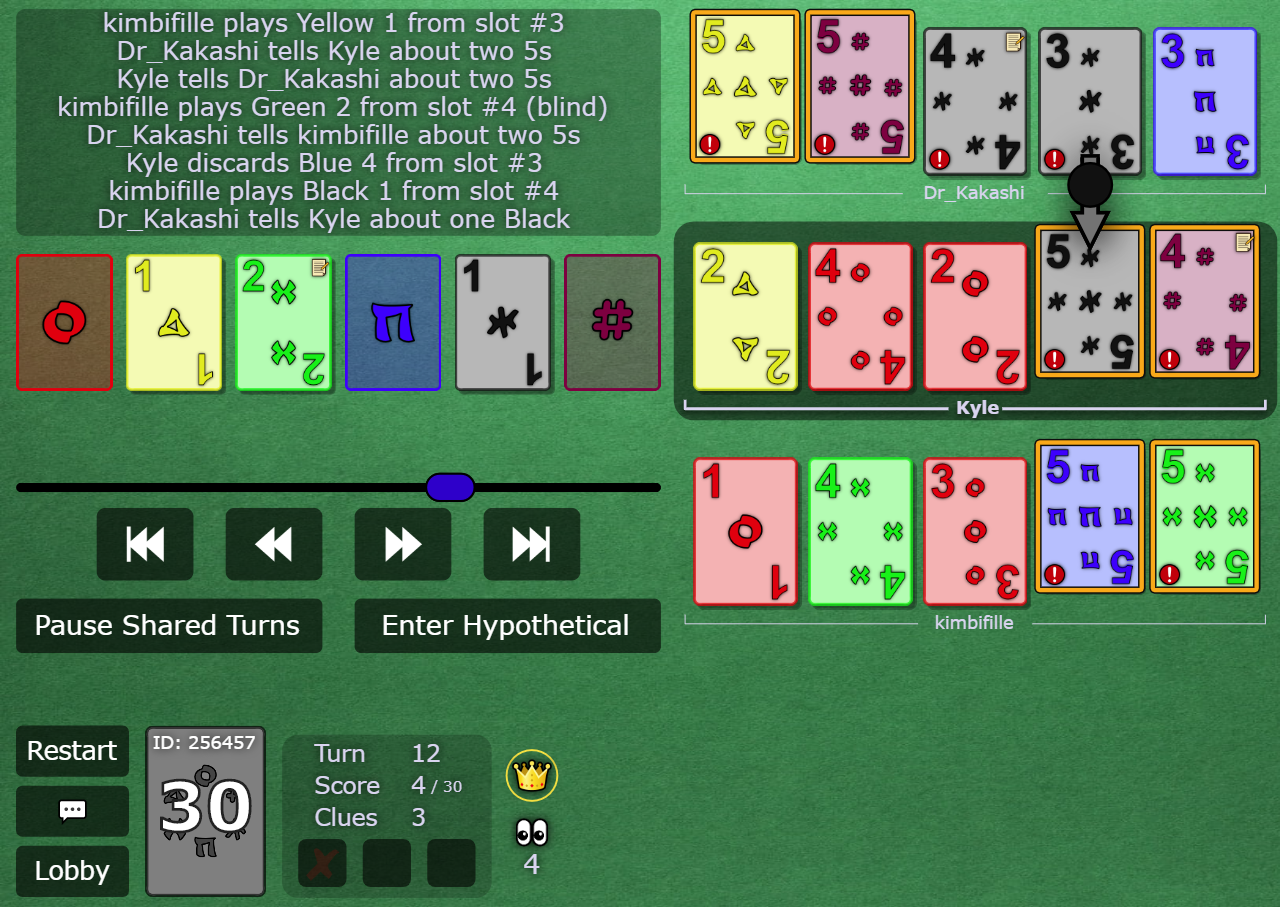Skip to the most recent turn

(531, 544)
